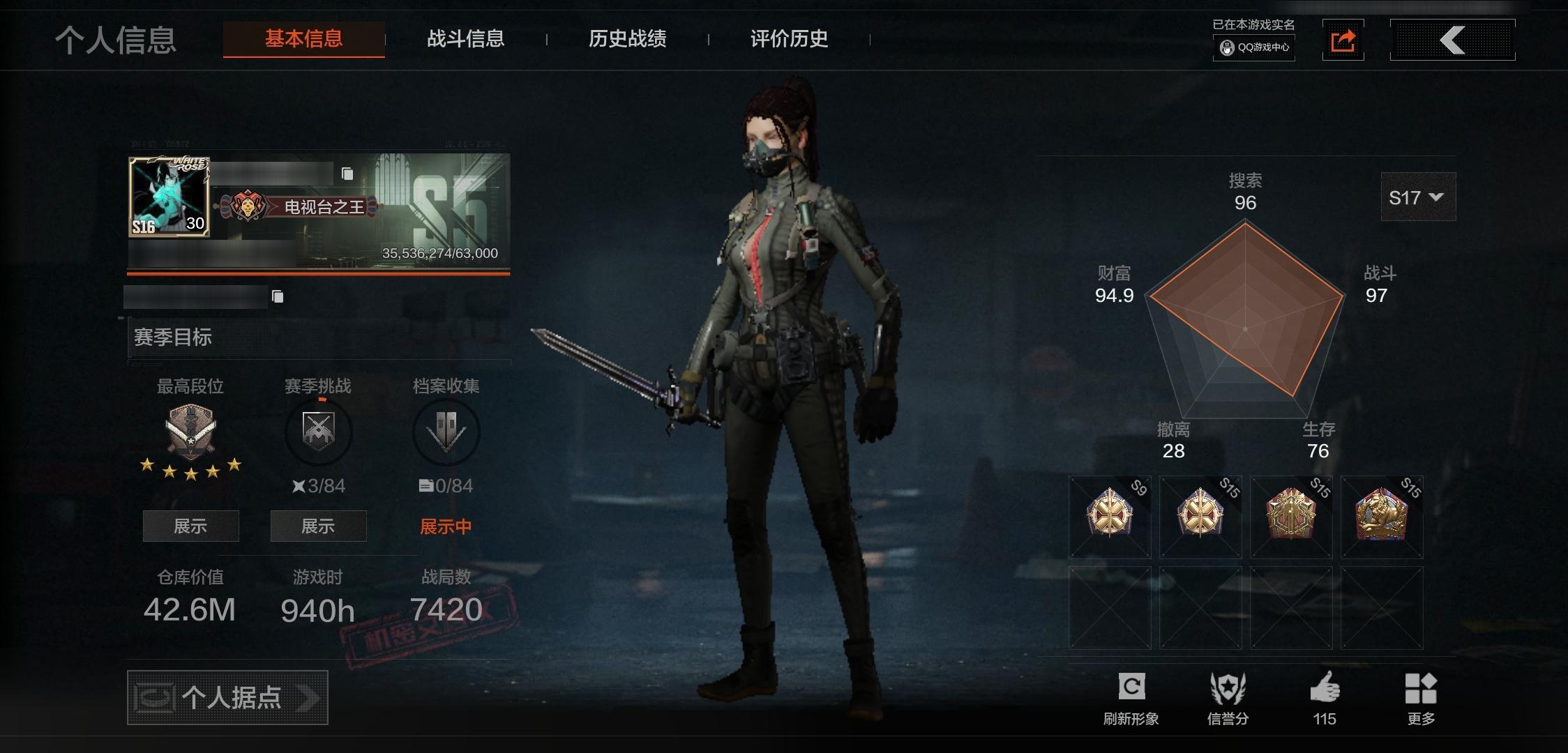1568x753 pixels.
Task: Open the S17 season dropdown
Action: 1417,197
